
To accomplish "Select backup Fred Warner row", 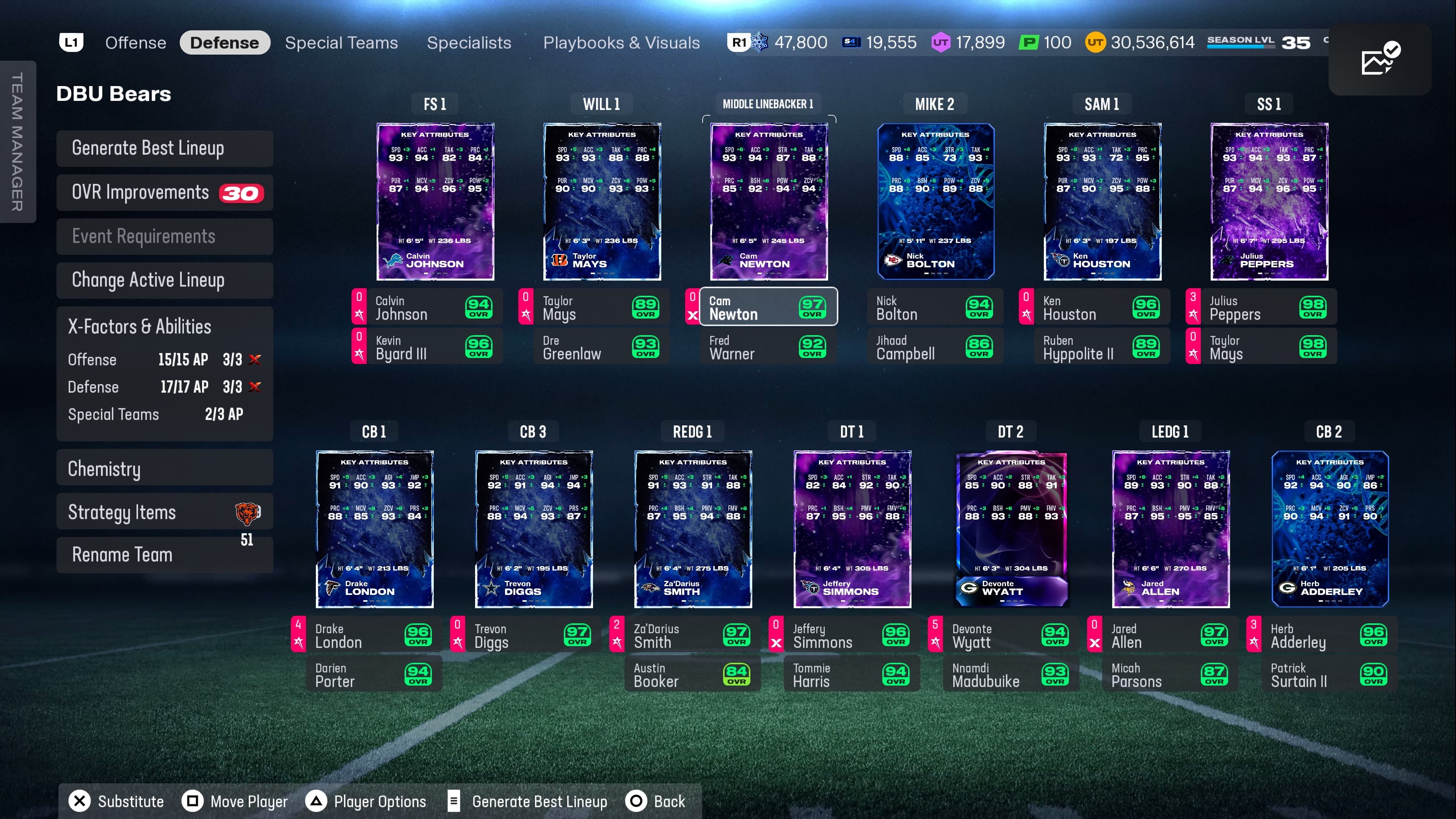I will (x=768, y=347).
